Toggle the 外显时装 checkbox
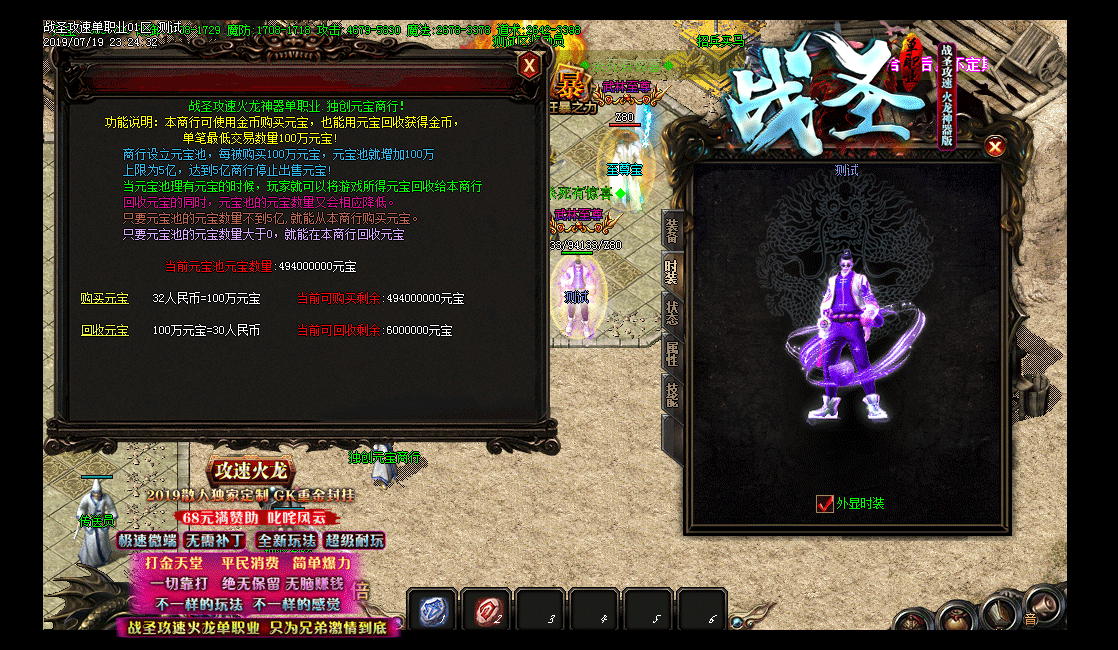 [825, 504]
